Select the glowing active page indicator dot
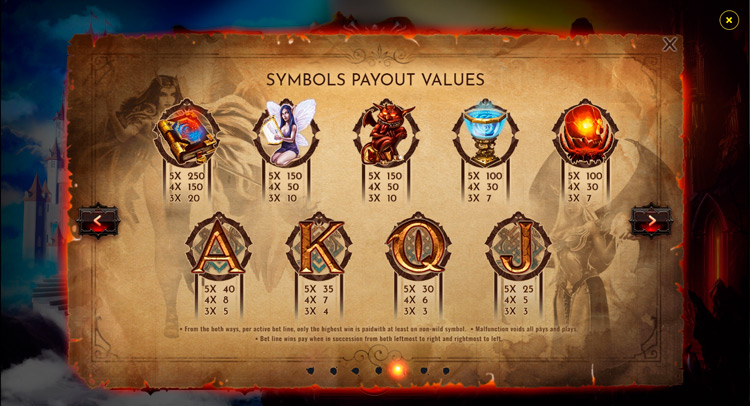This screenshot has height=406, width=750. point(398,370)
